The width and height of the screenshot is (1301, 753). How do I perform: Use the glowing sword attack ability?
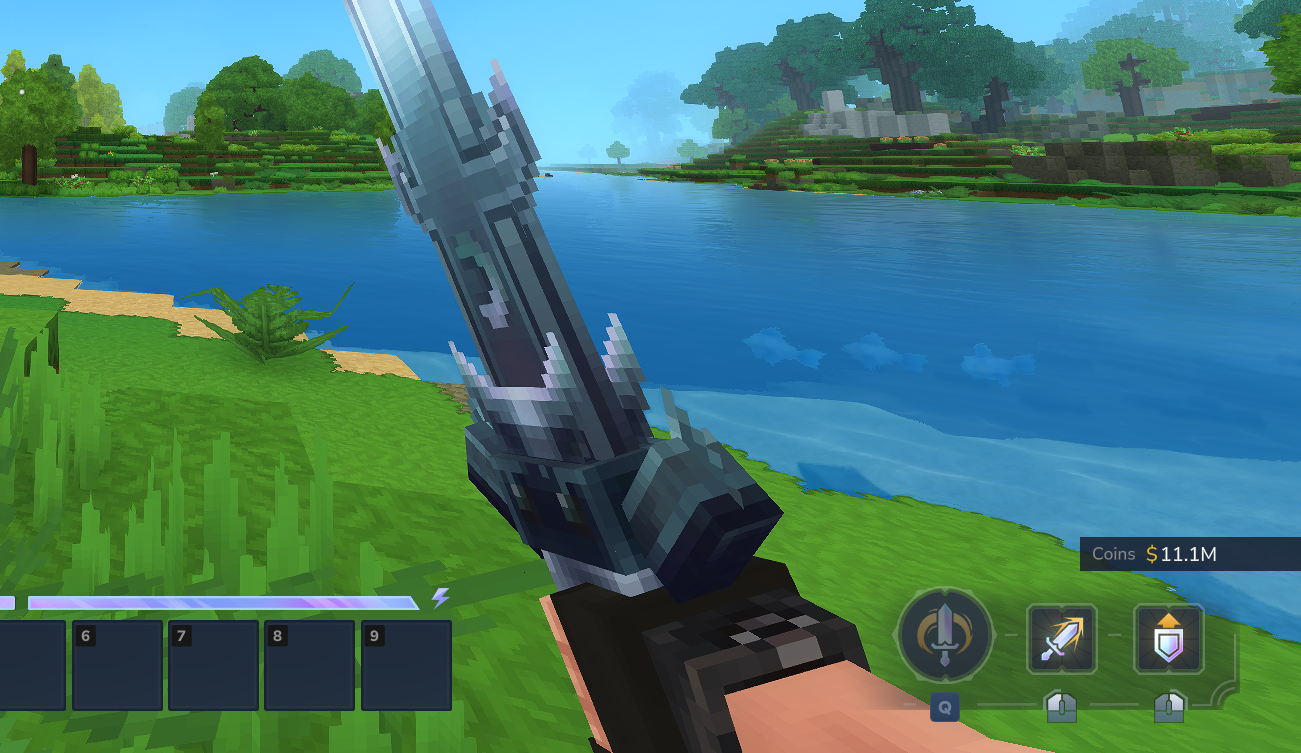(x=1062, y=637)
